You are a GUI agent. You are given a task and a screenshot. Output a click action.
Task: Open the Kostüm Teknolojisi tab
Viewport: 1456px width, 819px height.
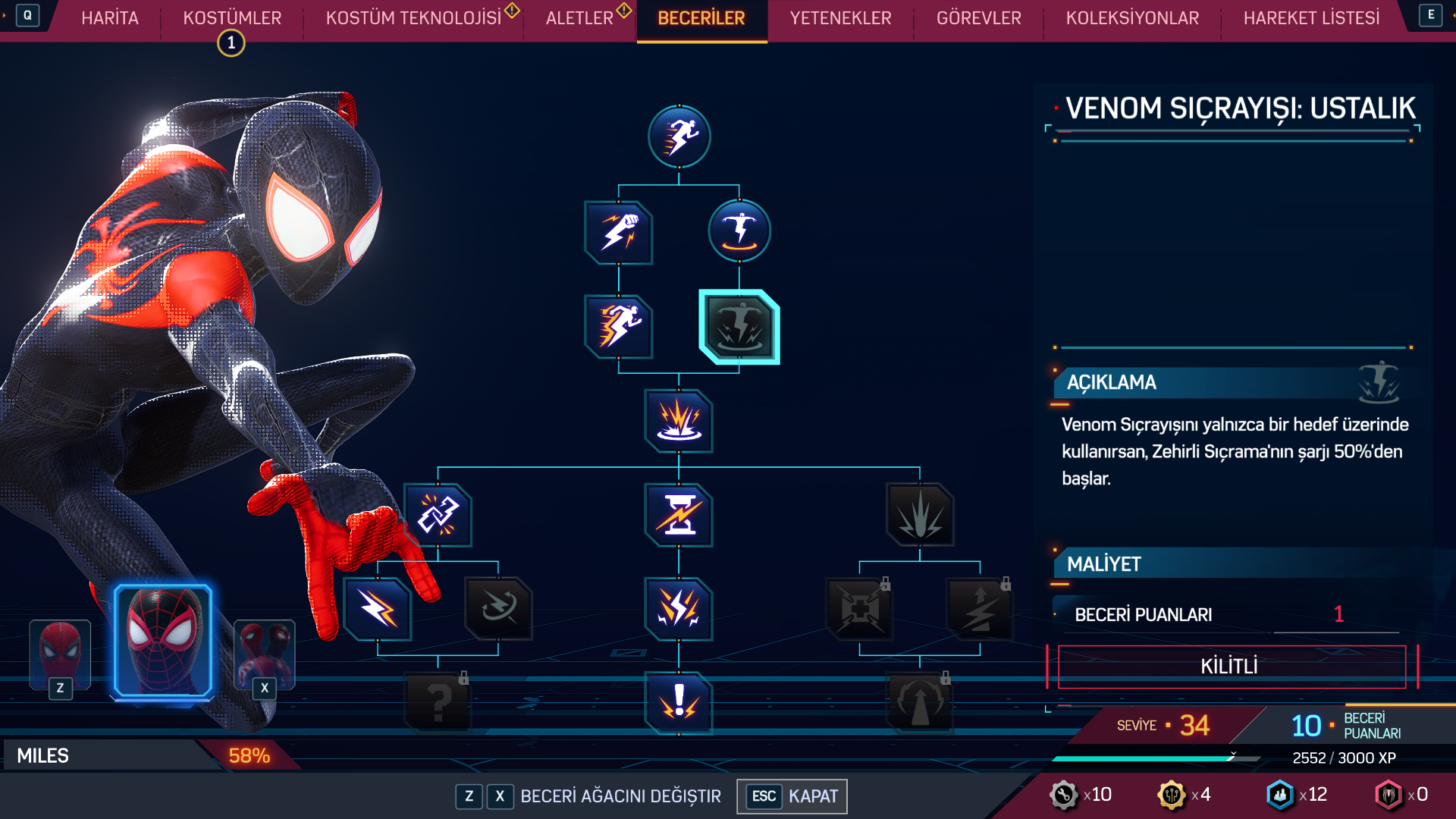pos(413,18)
